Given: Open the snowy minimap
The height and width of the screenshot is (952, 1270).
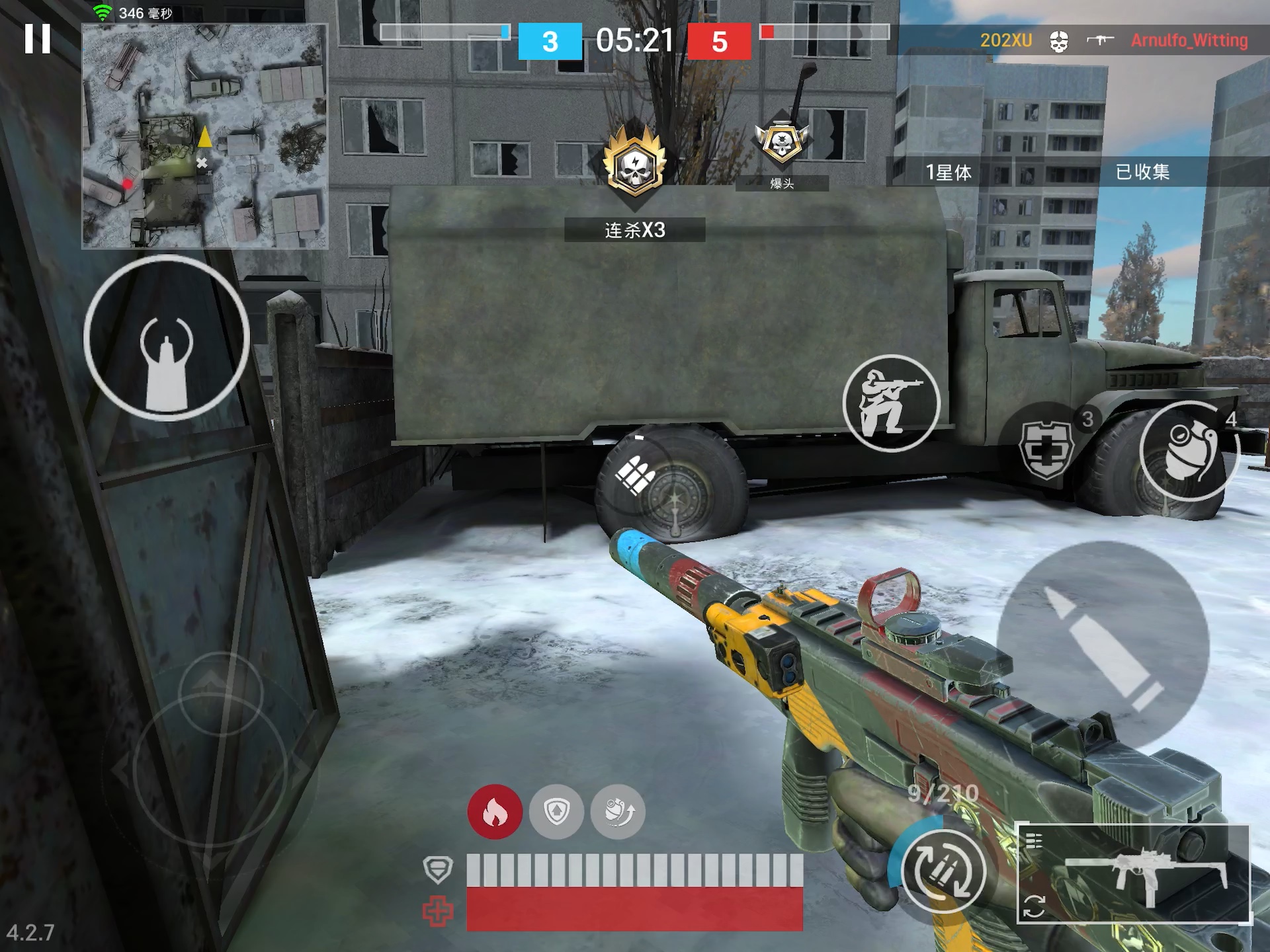Looking at the screenshot, I should click(204, 136).
